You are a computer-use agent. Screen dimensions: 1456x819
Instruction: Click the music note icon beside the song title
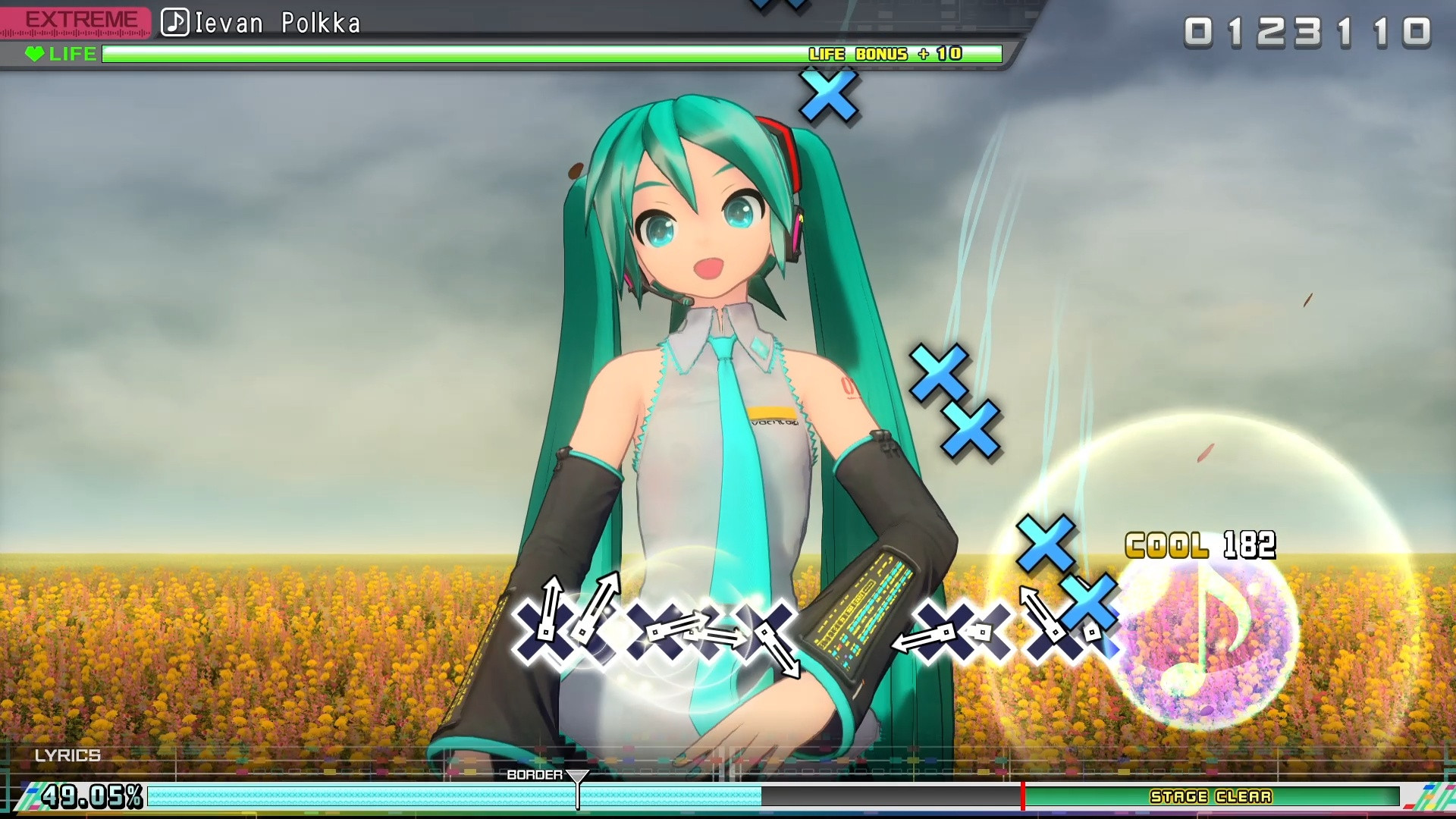coord(173,22)
